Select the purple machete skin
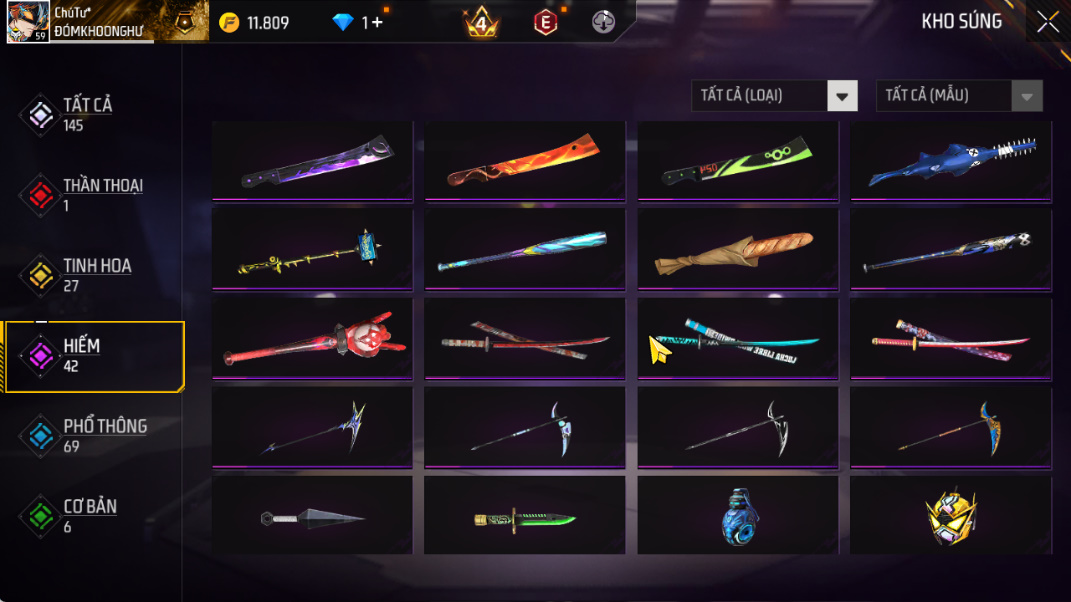The image size is (1071, 602). click(x=313, y=162)
